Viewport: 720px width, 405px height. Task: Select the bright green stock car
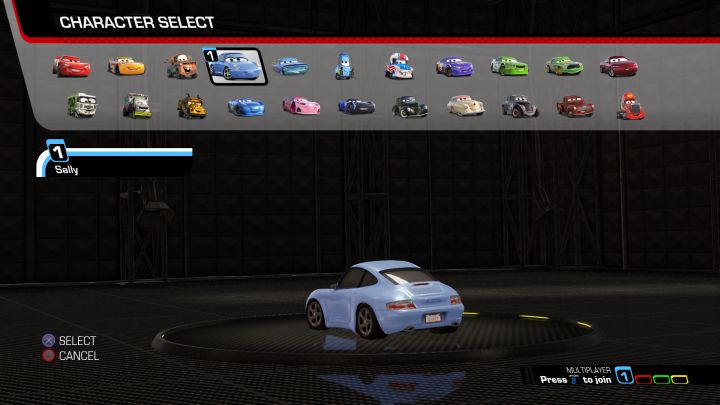coord(508,66)
